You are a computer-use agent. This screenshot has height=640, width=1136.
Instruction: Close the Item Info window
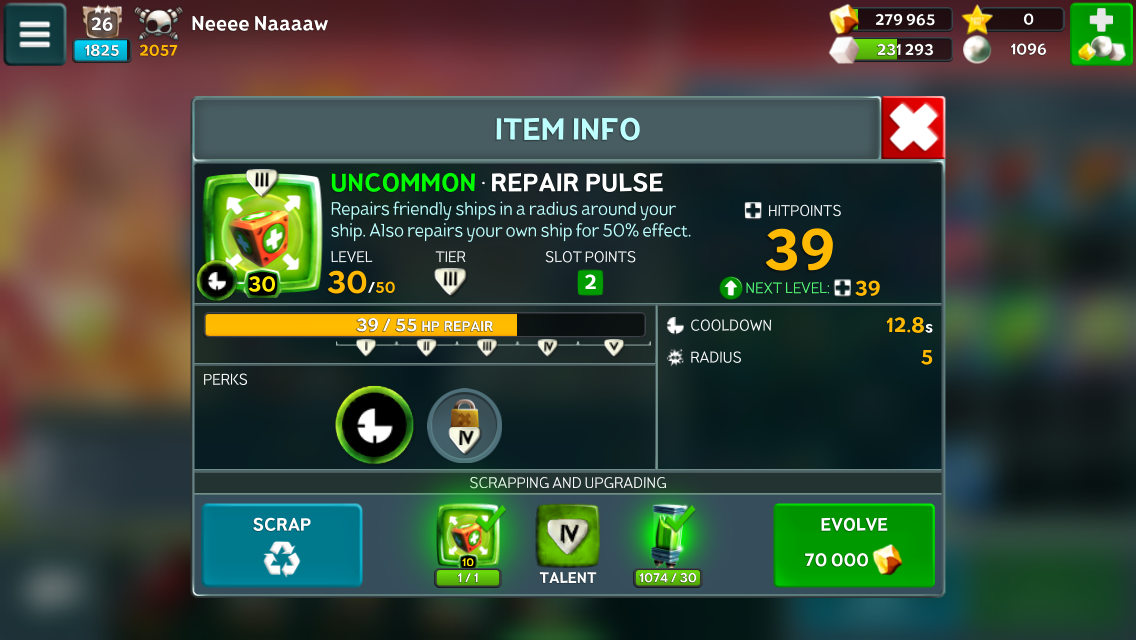tap(913, 128)
